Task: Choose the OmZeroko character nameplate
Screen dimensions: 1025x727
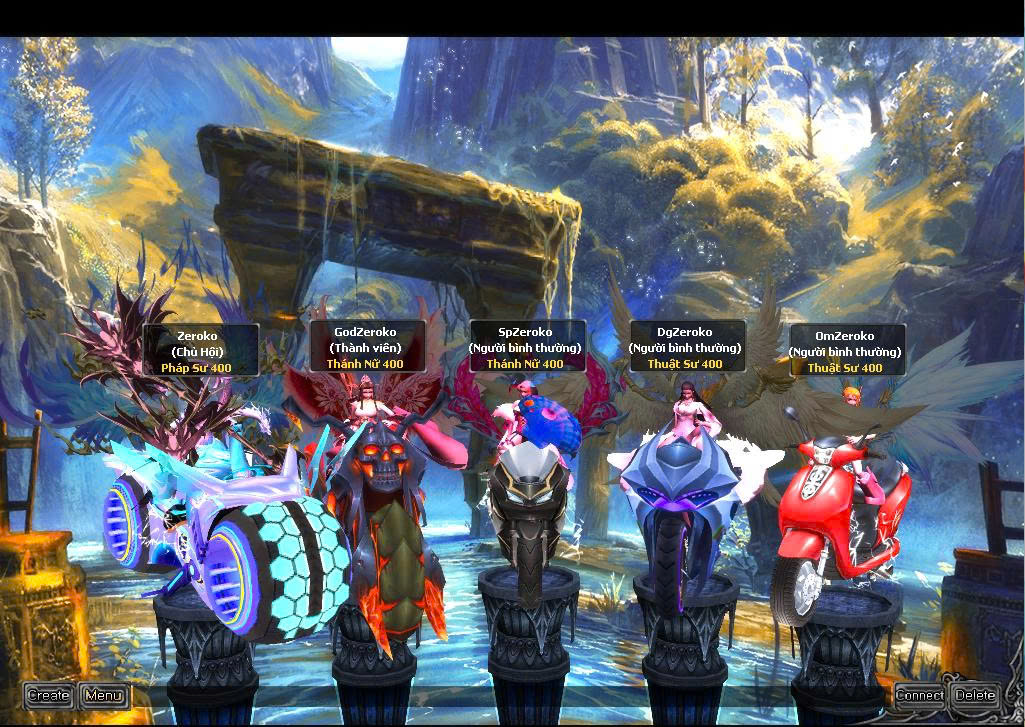Action: coord(845,351)
